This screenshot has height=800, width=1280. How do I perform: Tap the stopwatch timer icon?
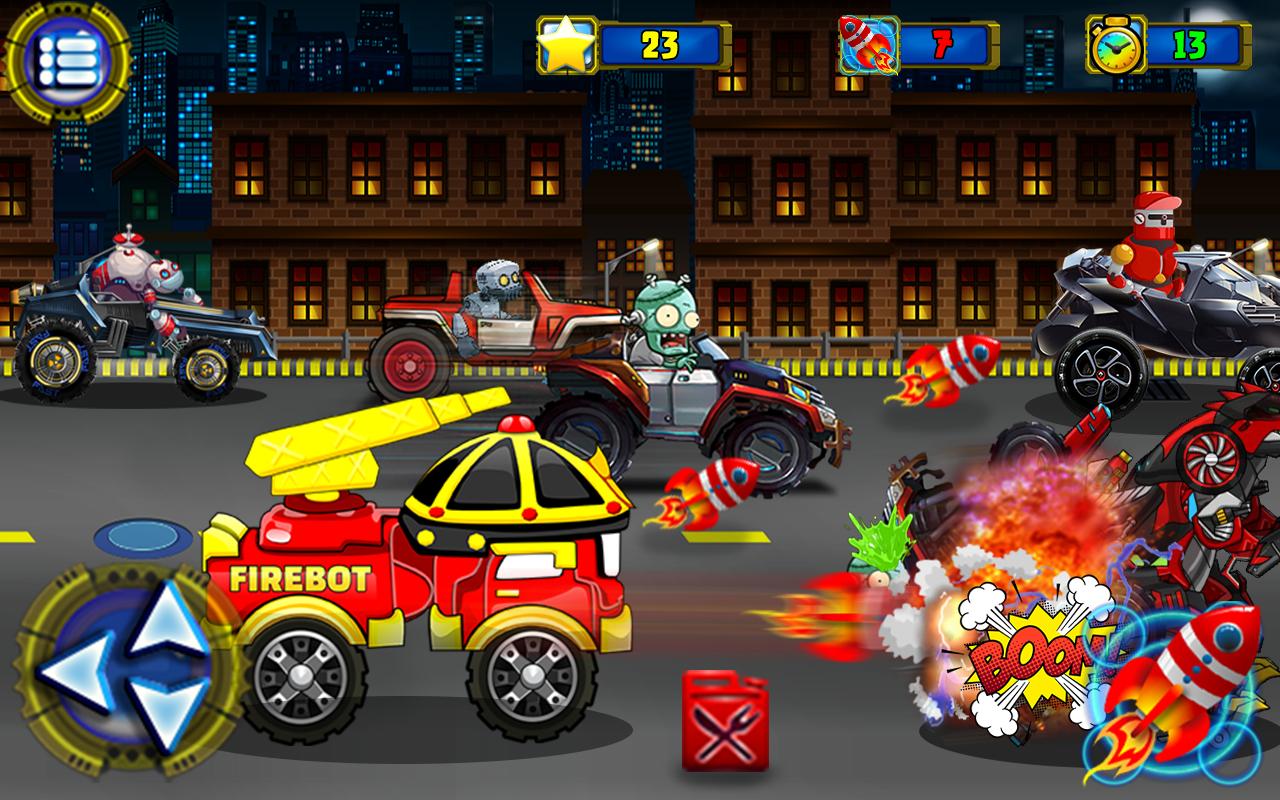[x=1115, y=44]
